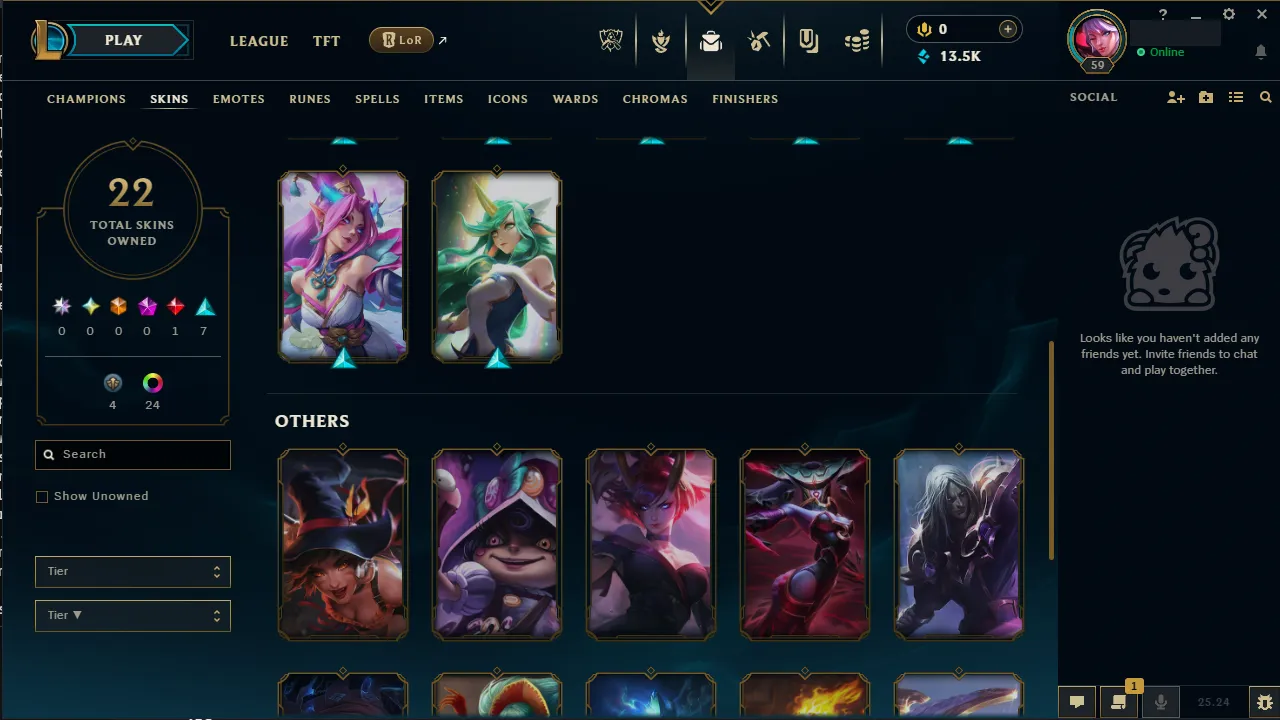This screenshot has height=720, width=1280.
Task: Click inside the skin Search field
Action: point(132,455)
